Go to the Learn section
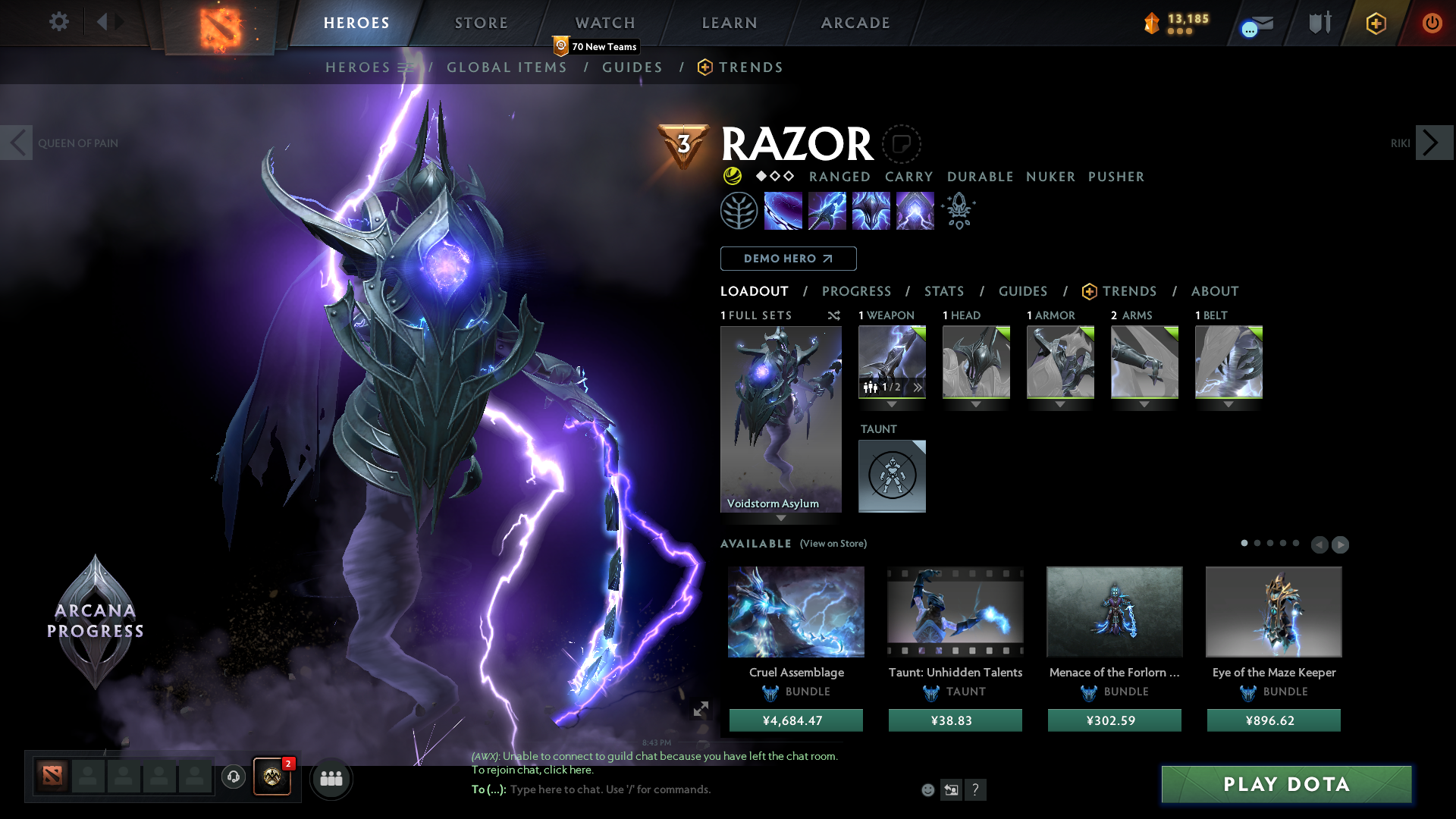Screen dimensions: 1456x819 730,23
